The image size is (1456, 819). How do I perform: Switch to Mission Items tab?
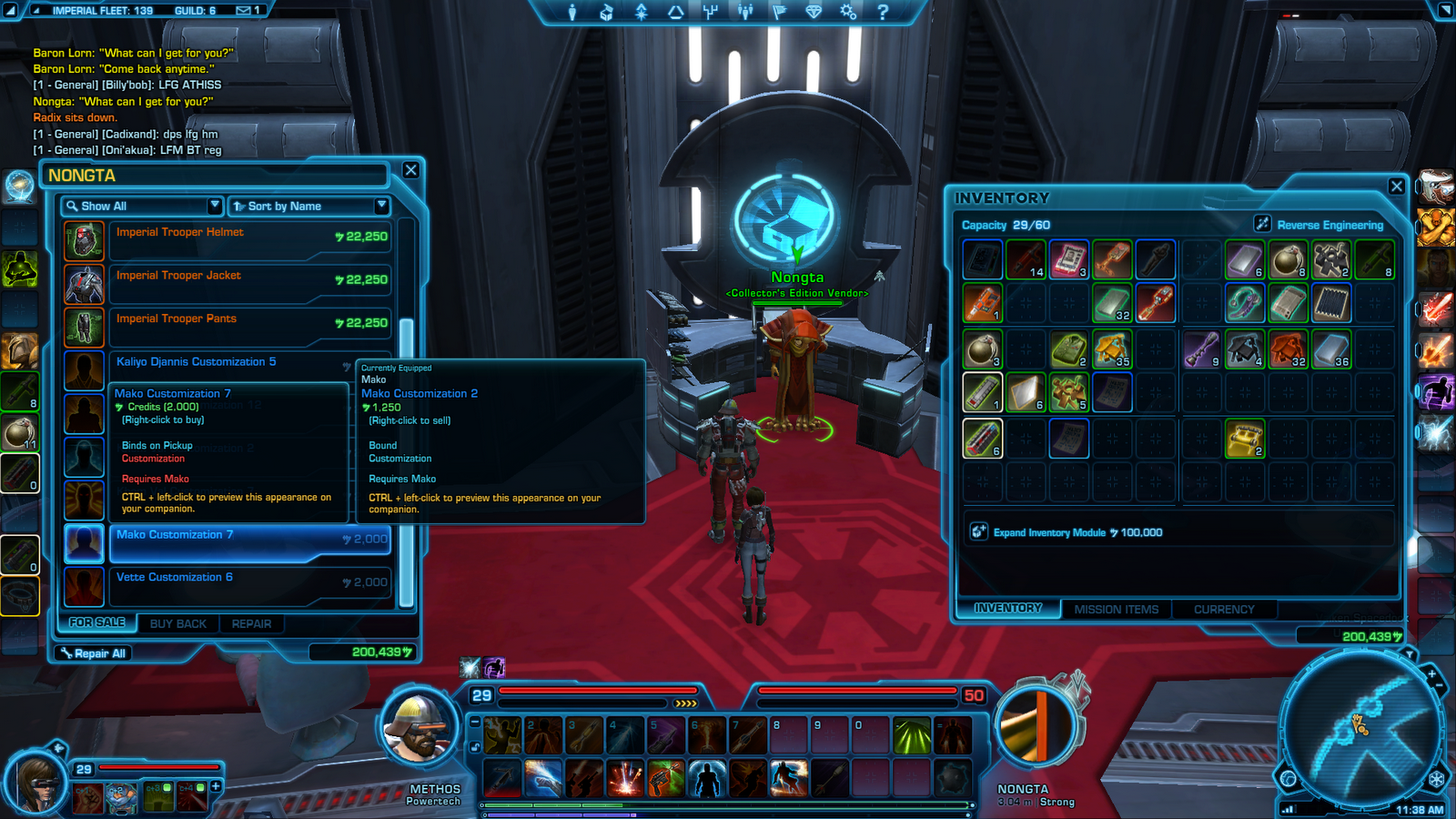[x=1116, y=610]
